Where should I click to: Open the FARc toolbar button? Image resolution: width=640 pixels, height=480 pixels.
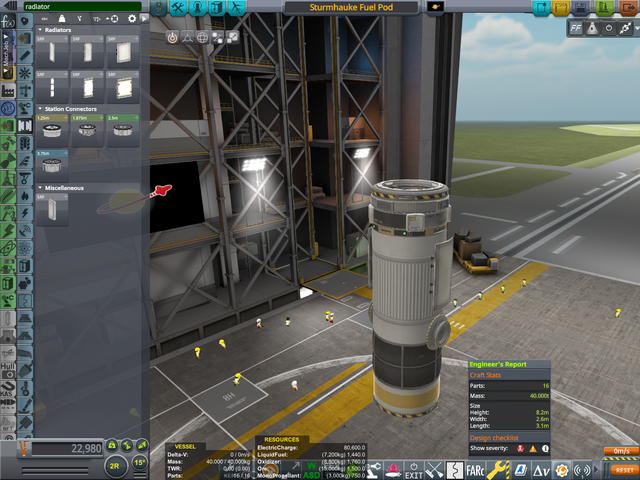[x=474, y=469]
